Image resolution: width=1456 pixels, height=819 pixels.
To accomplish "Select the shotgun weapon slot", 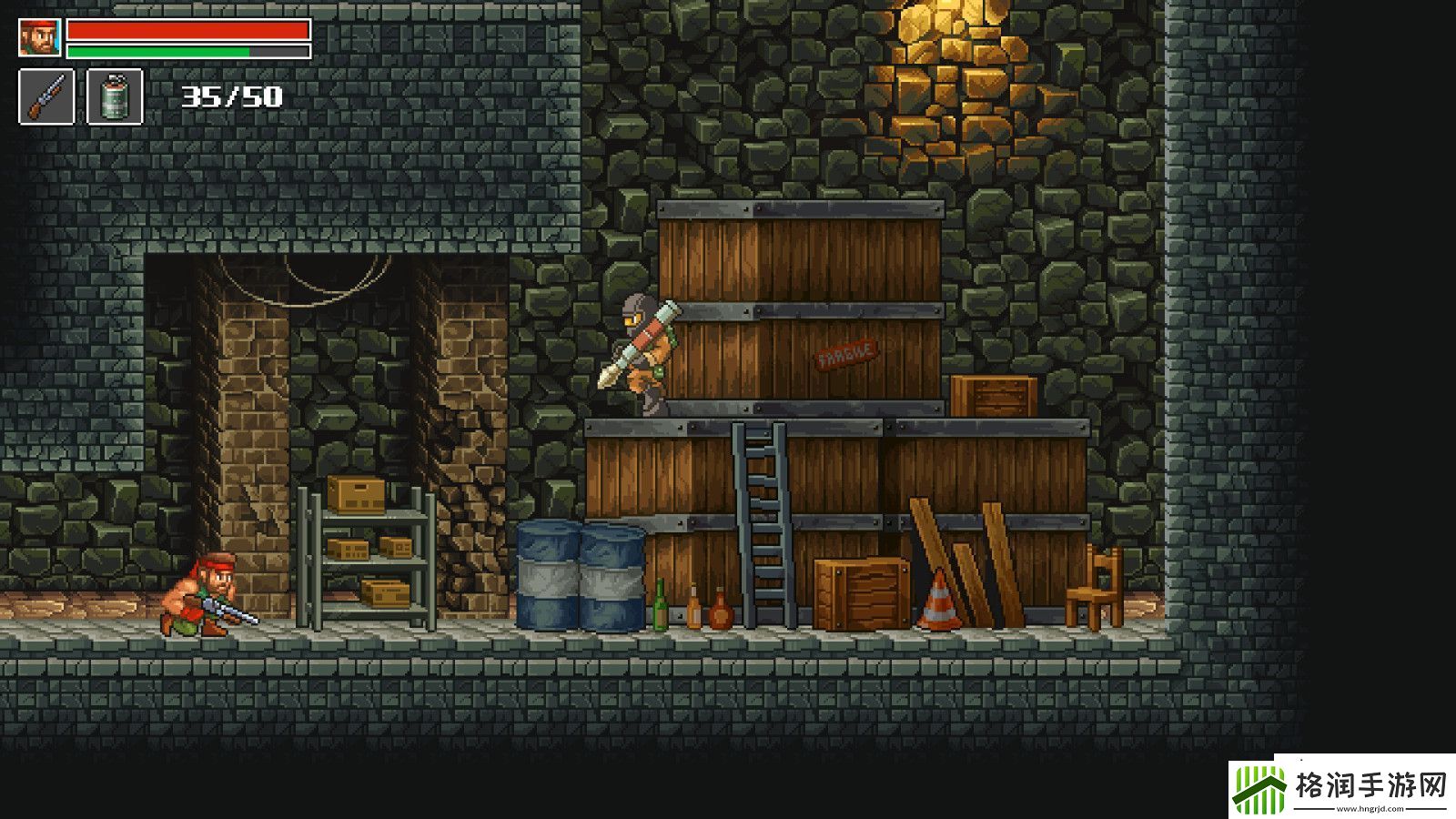I will click(x=46, y=96).
